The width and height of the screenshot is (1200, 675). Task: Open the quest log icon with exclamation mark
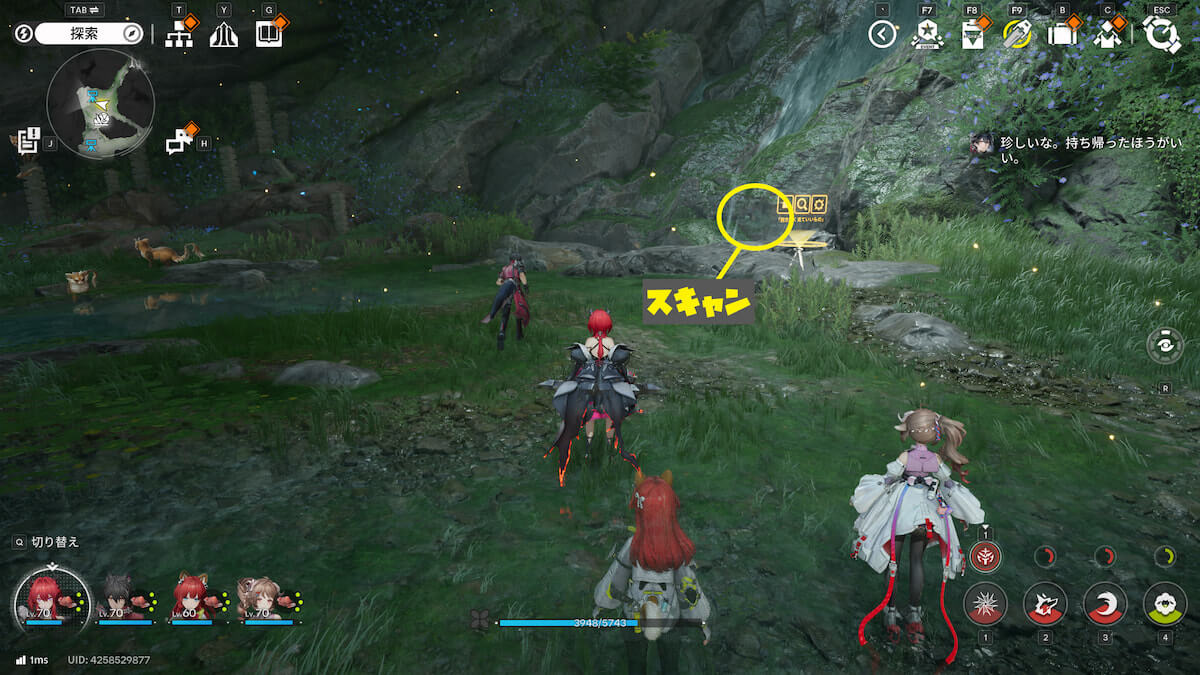point(28,141)
